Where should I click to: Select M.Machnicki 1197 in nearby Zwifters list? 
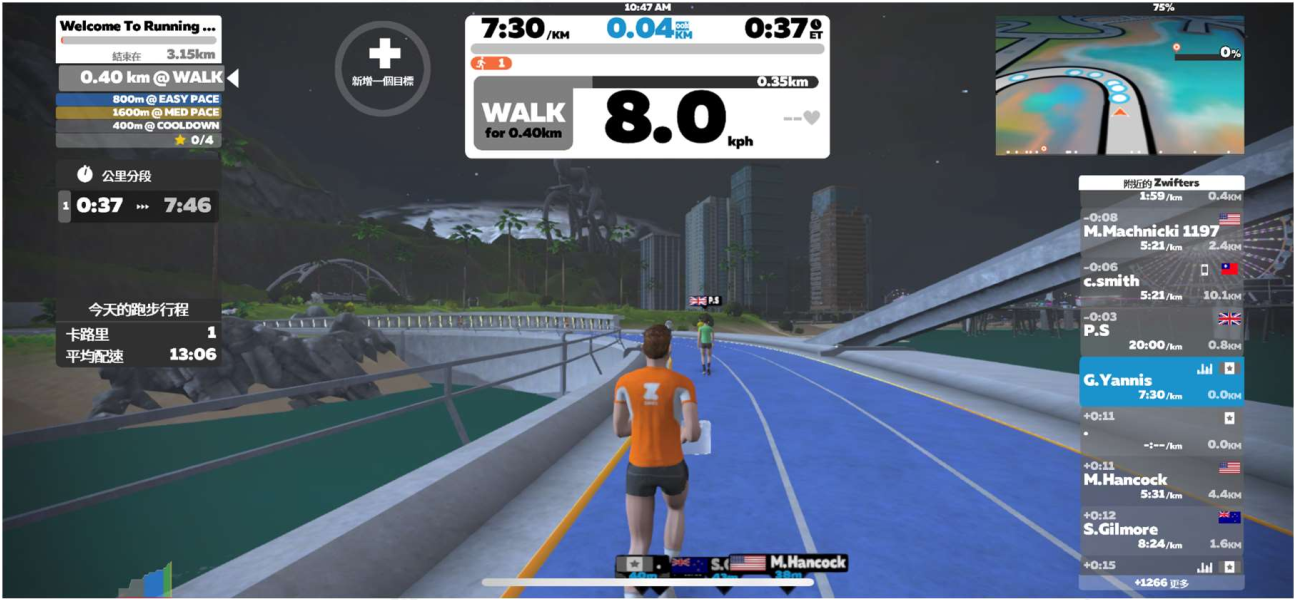[1161, 231]
